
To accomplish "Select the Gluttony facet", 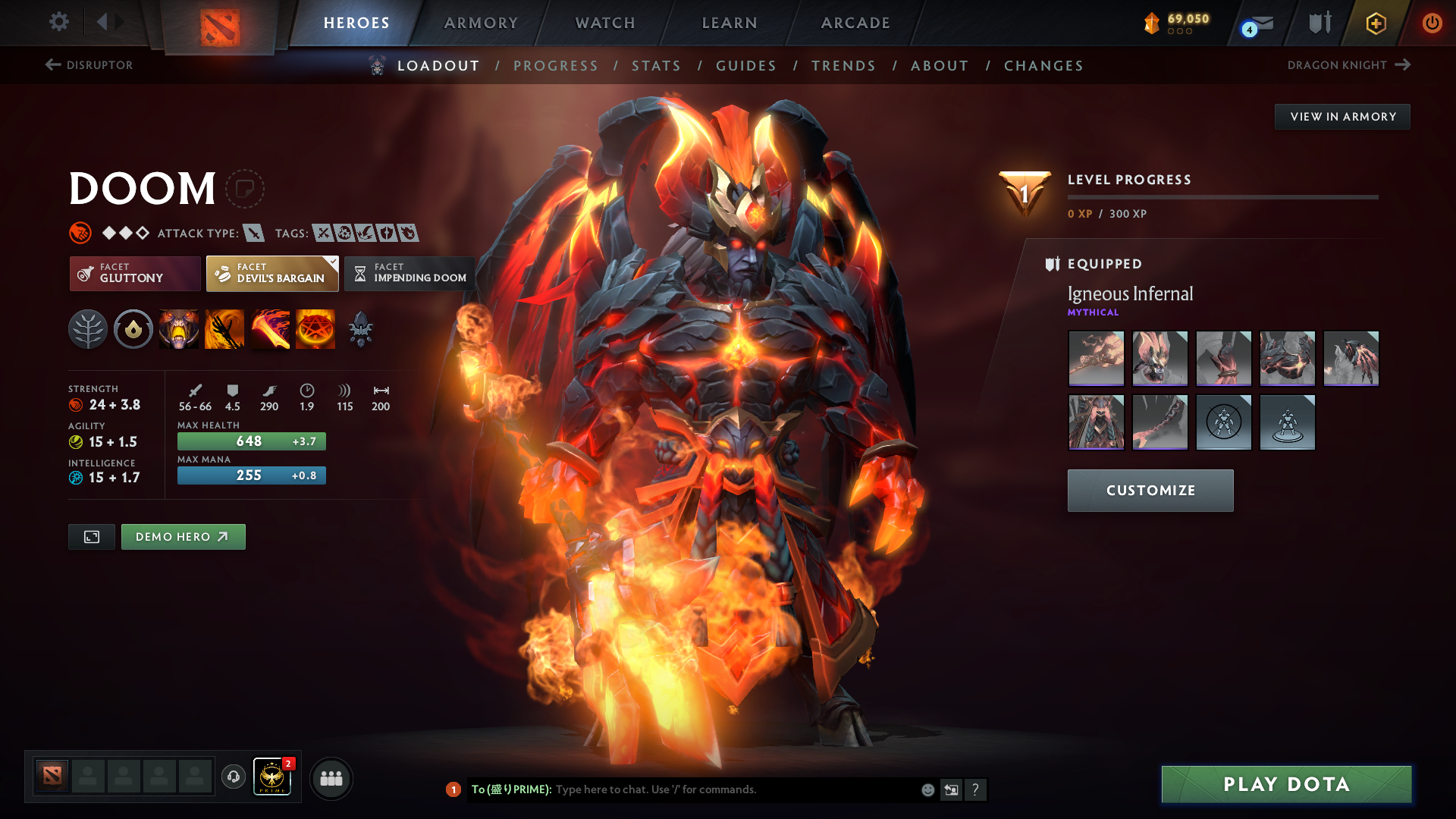I will 135,273.
